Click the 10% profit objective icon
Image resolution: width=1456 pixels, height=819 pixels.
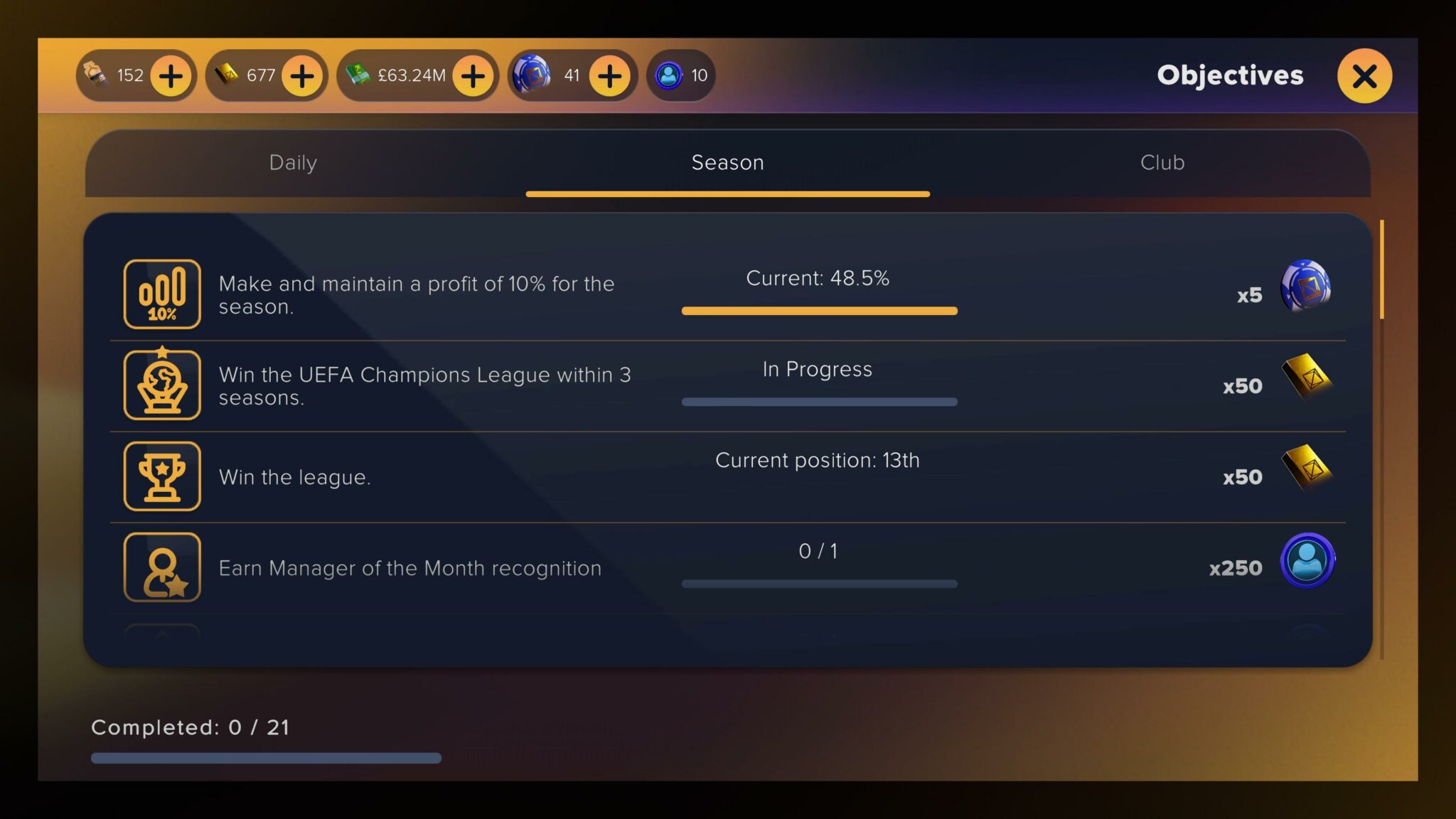(x=161, y=294)
